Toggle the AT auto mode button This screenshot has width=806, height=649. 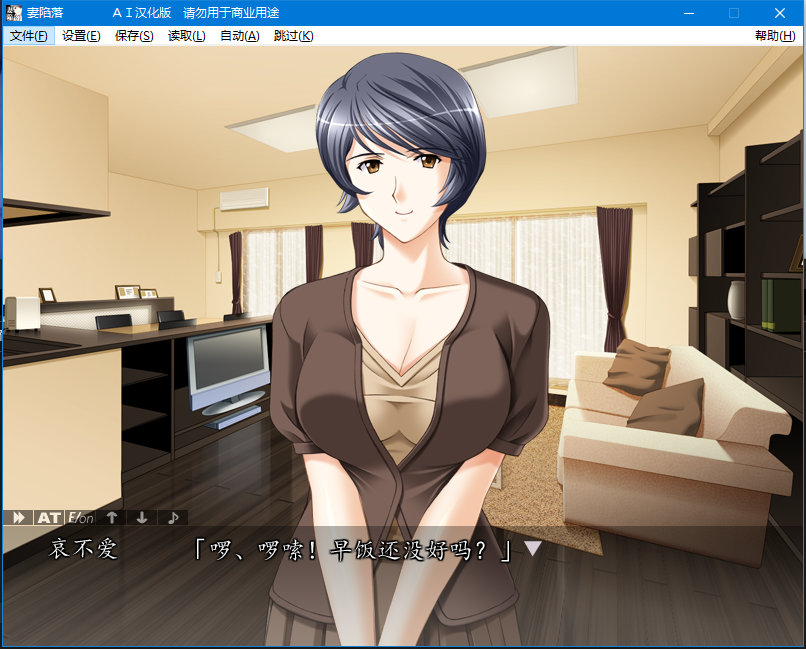(48, 517)
